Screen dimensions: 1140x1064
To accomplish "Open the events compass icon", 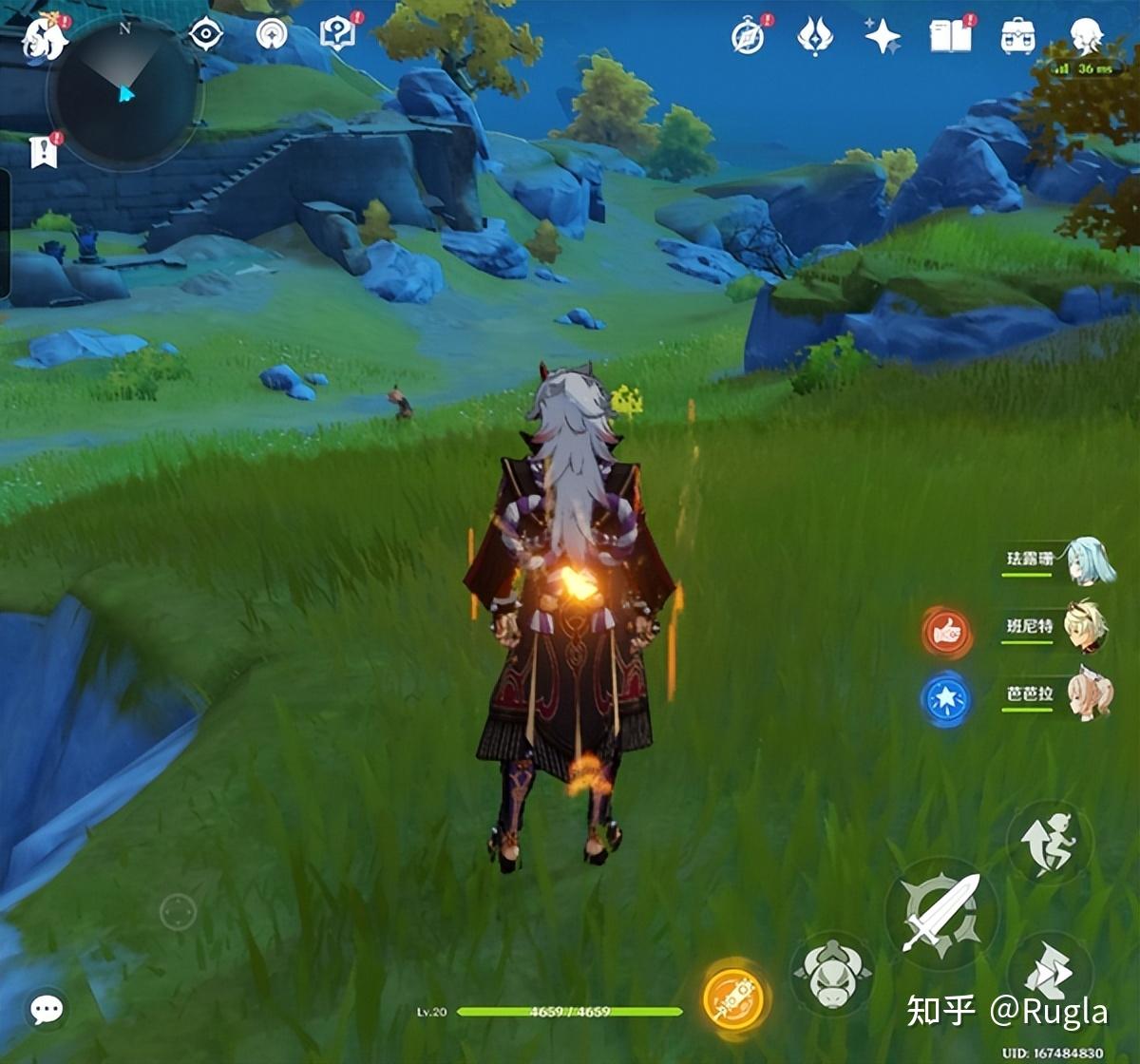I will (749, 37).
